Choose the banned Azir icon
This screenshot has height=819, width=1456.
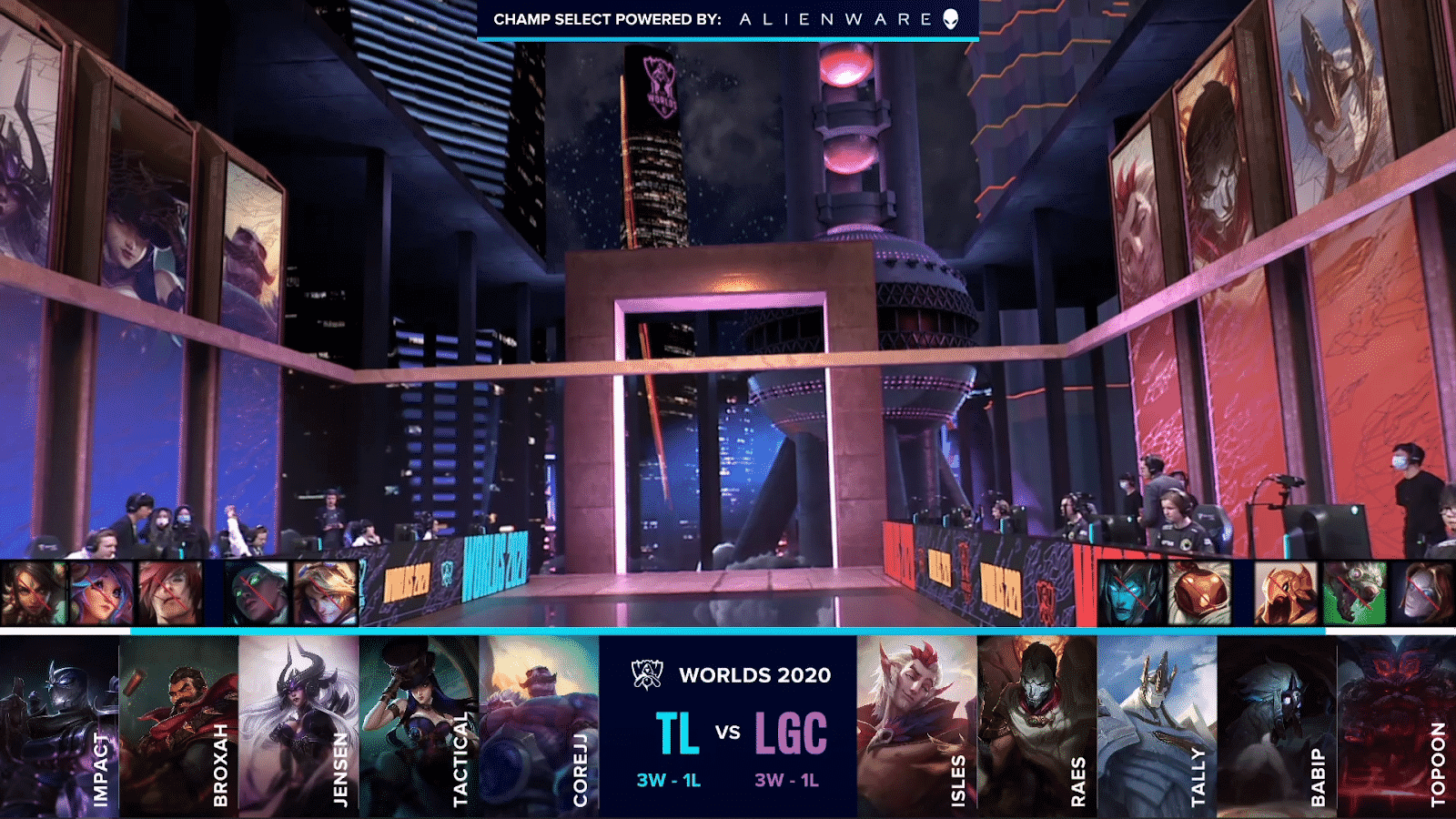coord(1286,593)
